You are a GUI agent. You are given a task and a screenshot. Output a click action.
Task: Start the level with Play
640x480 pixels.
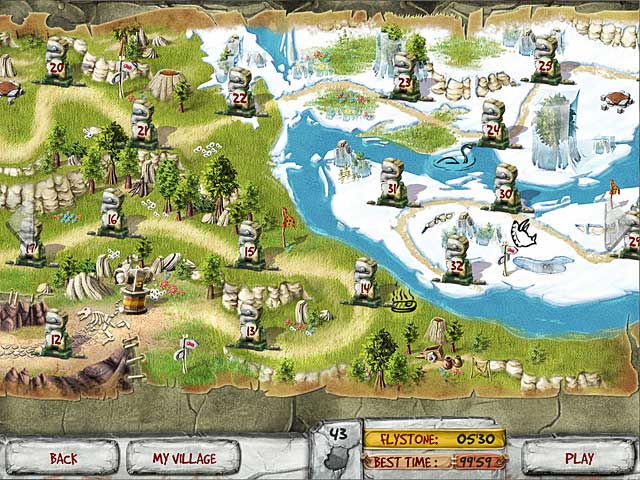579,458
